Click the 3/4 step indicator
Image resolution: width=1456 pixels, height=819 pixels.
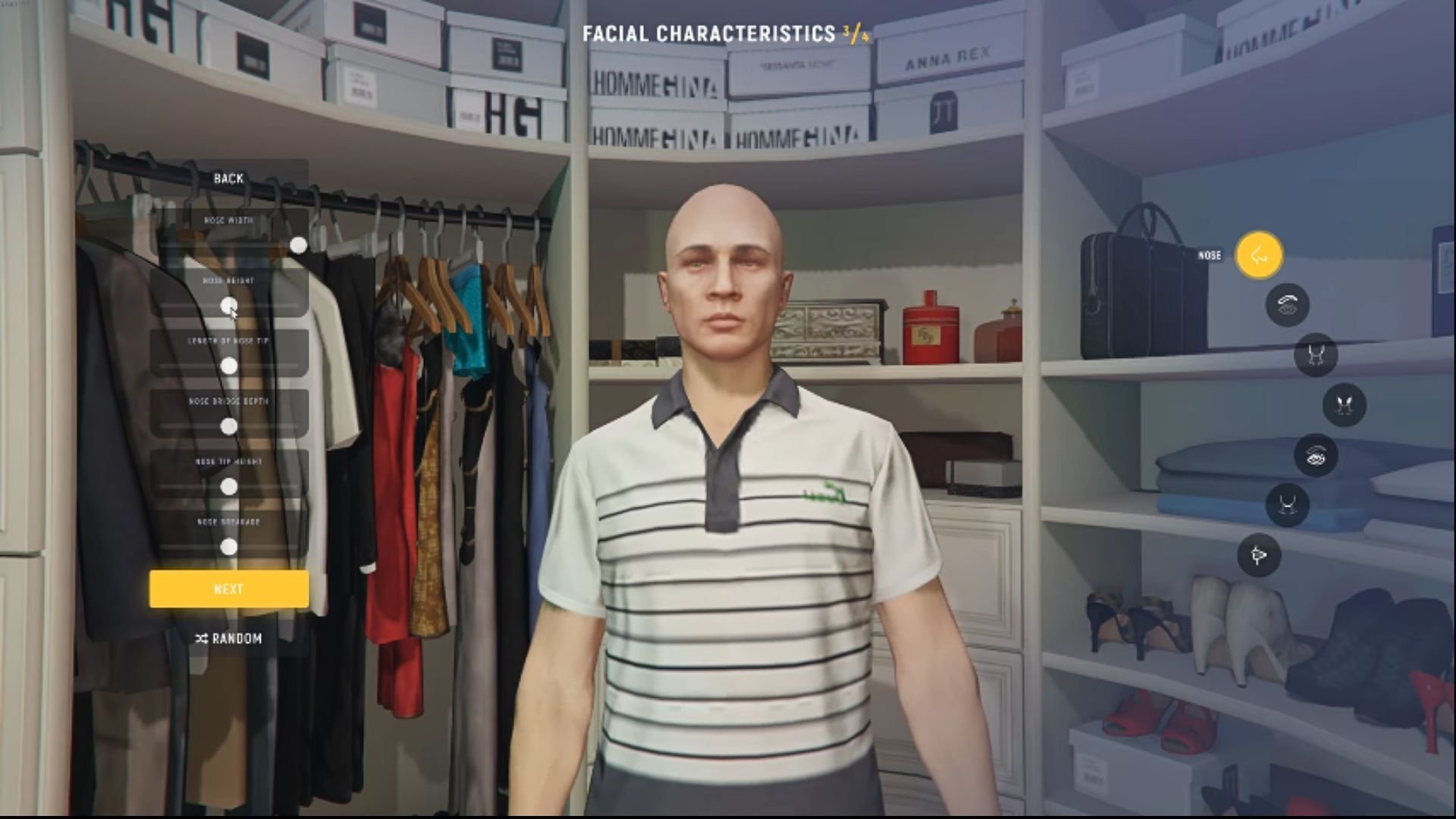point(855,33)
